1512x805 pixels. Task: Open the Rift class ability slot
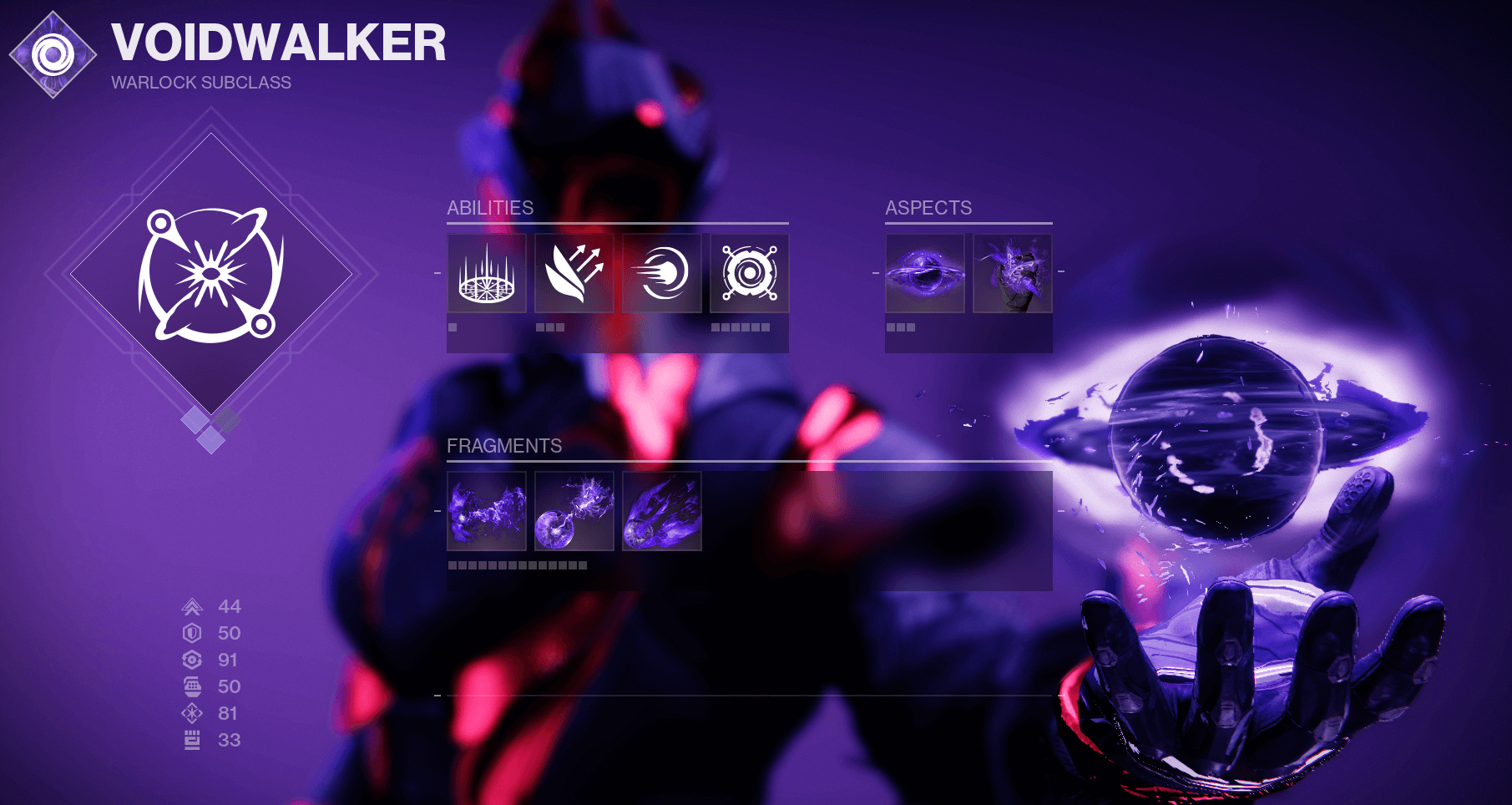click(487, 274)
